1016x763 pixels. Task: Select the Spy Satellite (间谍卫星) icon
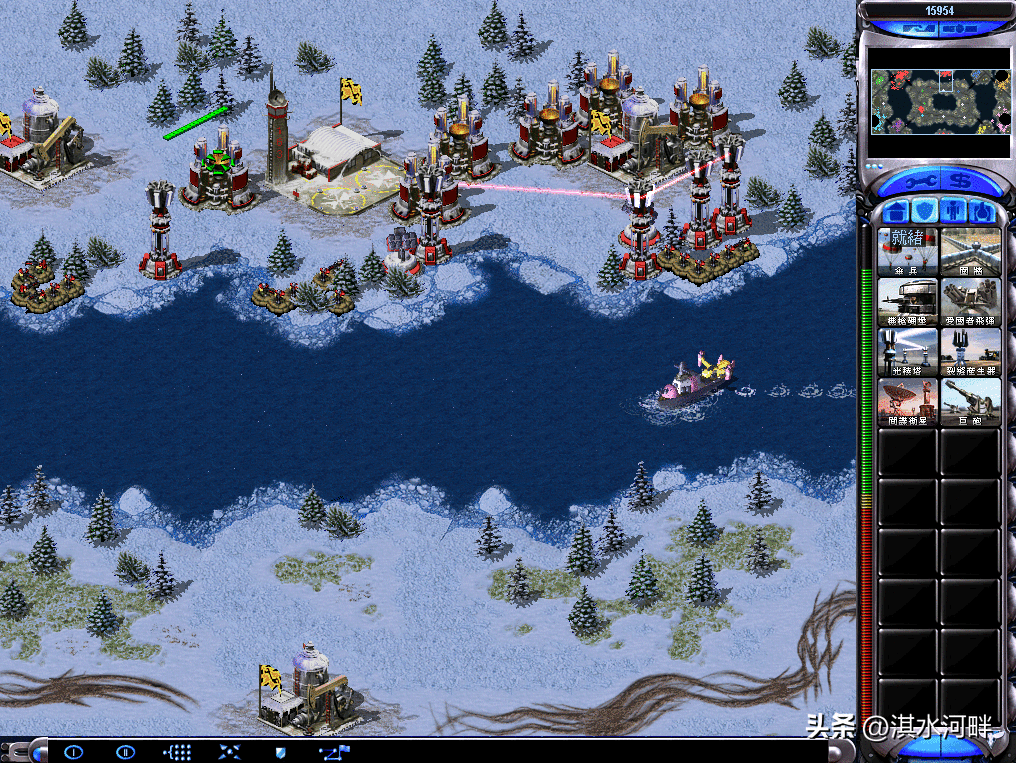coord(907,401)
